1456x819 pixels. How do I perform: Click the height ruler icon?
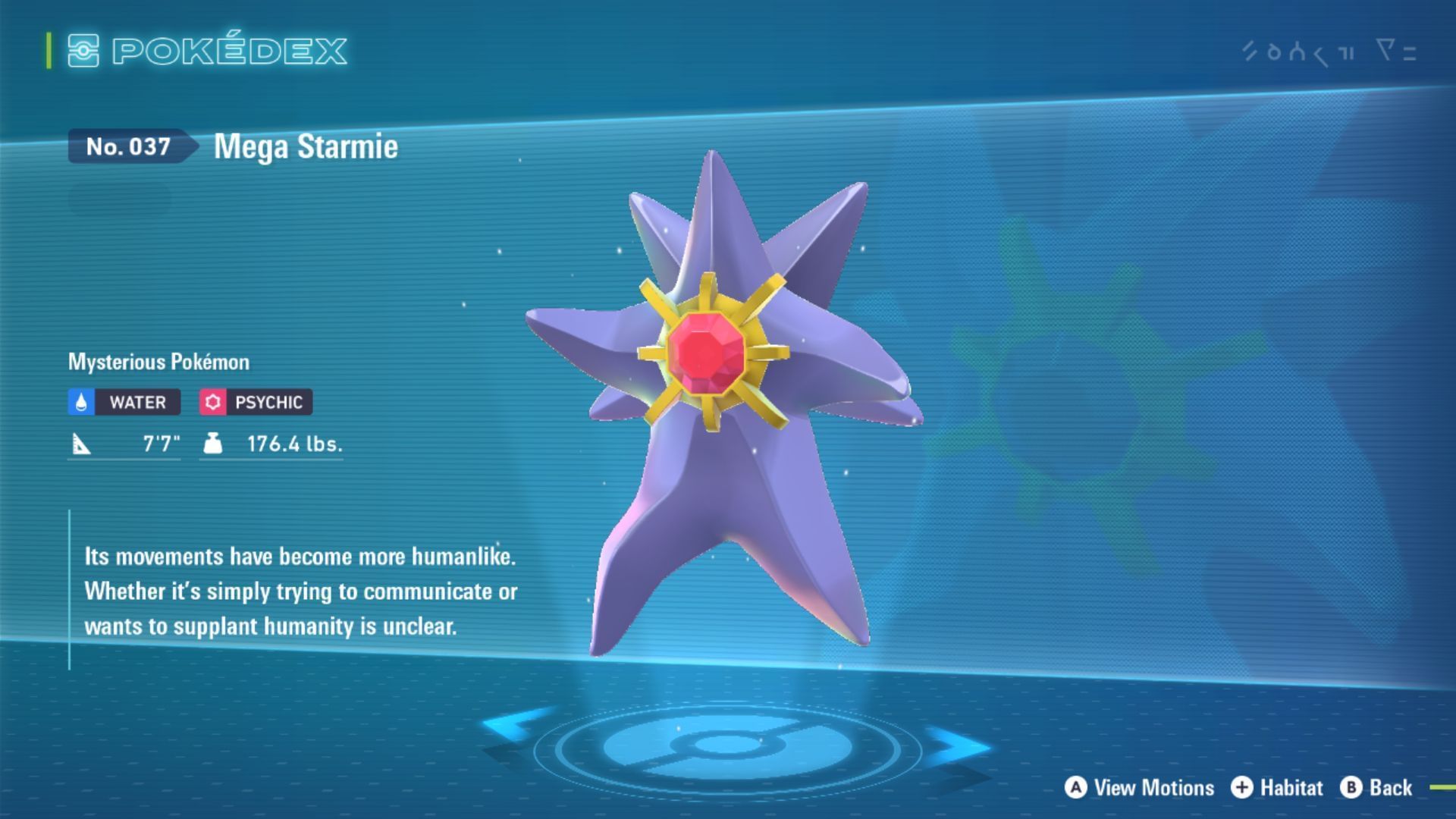83,444
